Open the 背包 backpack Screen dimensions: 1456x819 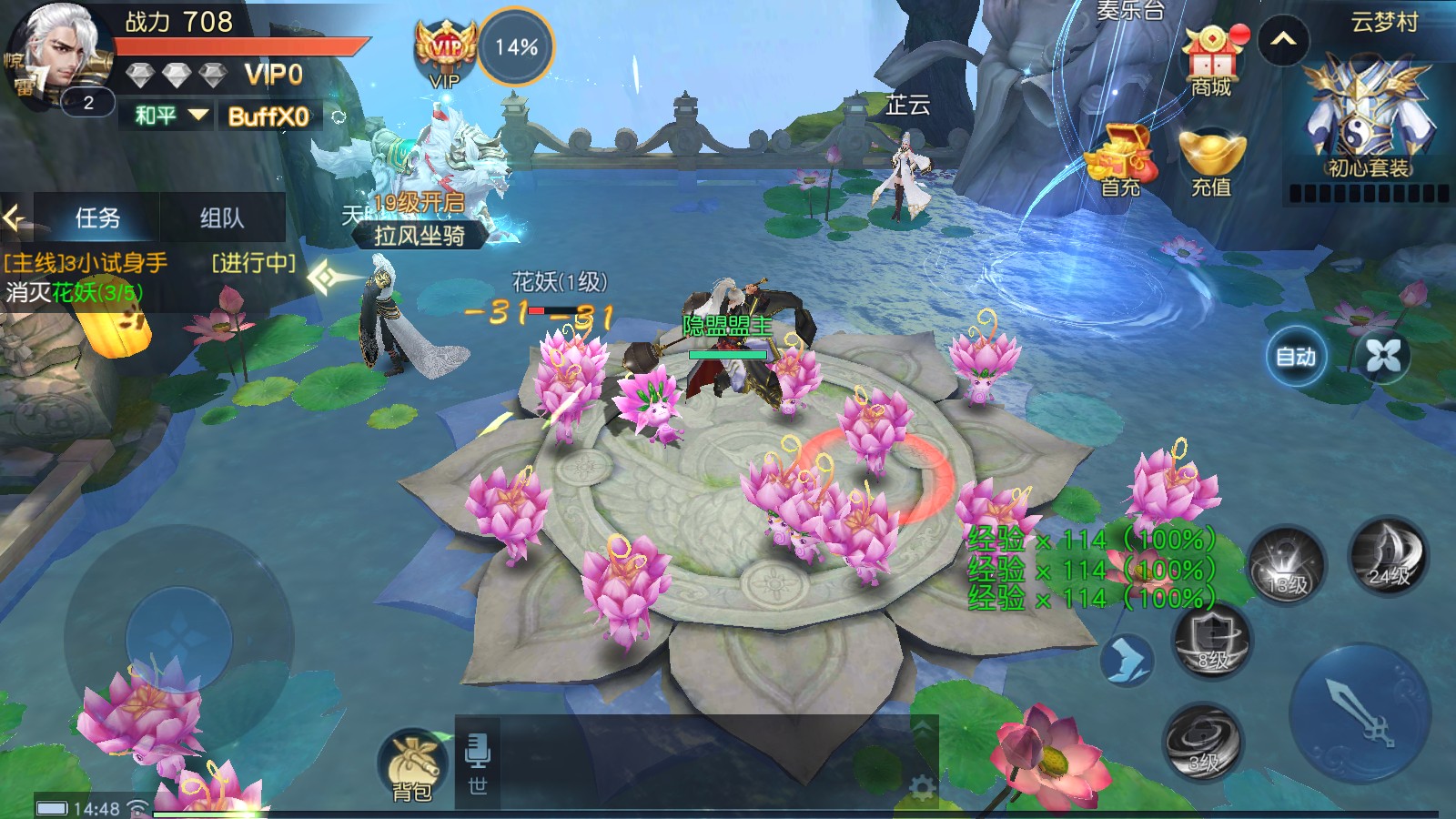(x=412, y=766)
